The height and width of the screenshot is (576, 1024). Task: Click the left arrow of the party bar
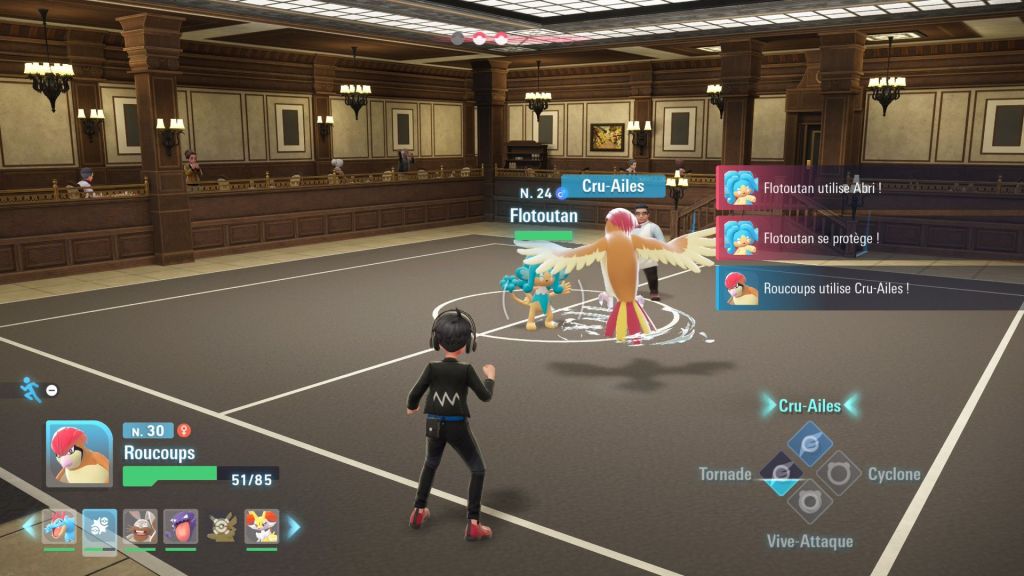click(28, 526)
